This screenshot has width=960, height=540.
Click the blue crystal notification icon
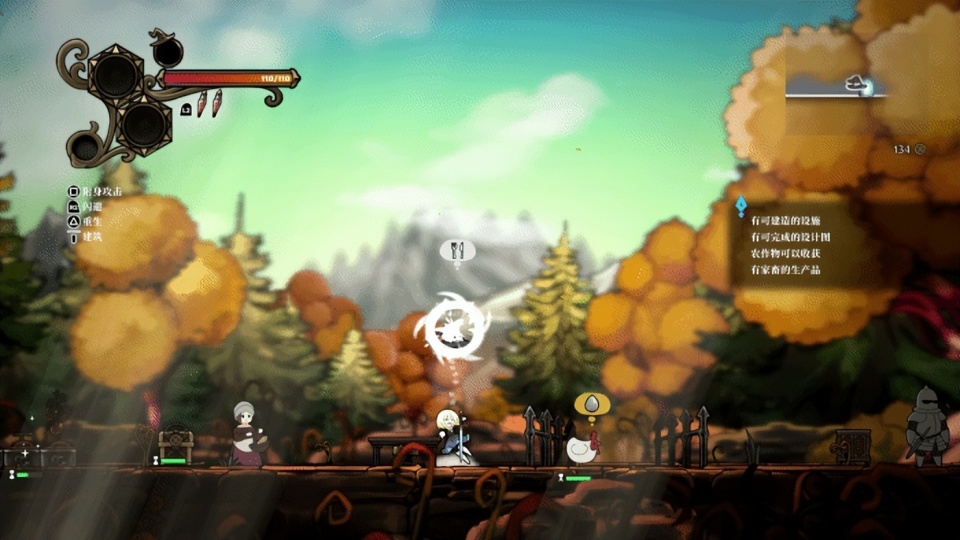741,206
